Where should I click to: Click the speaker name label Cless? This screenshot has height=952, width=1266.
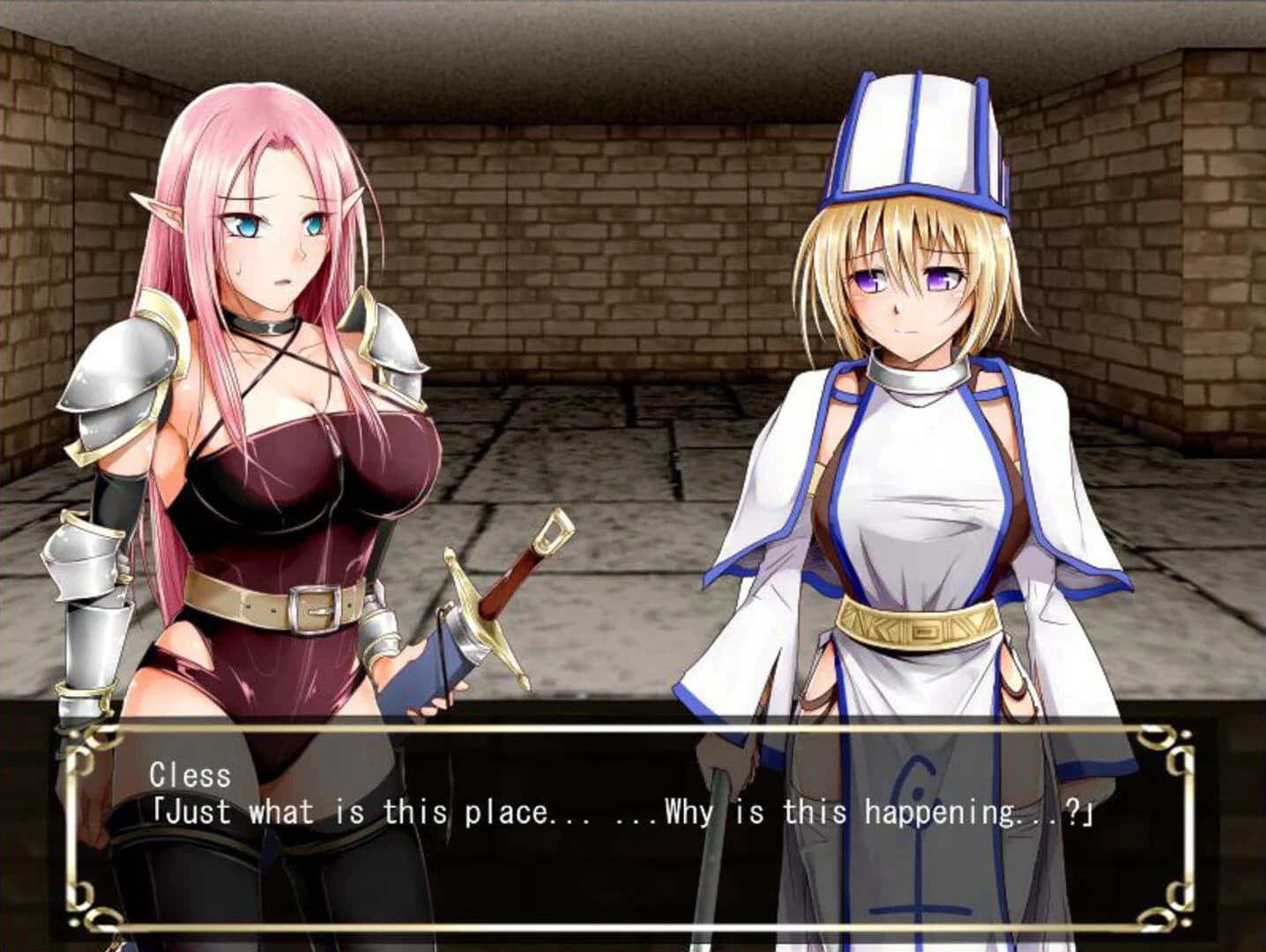point(190,777)
